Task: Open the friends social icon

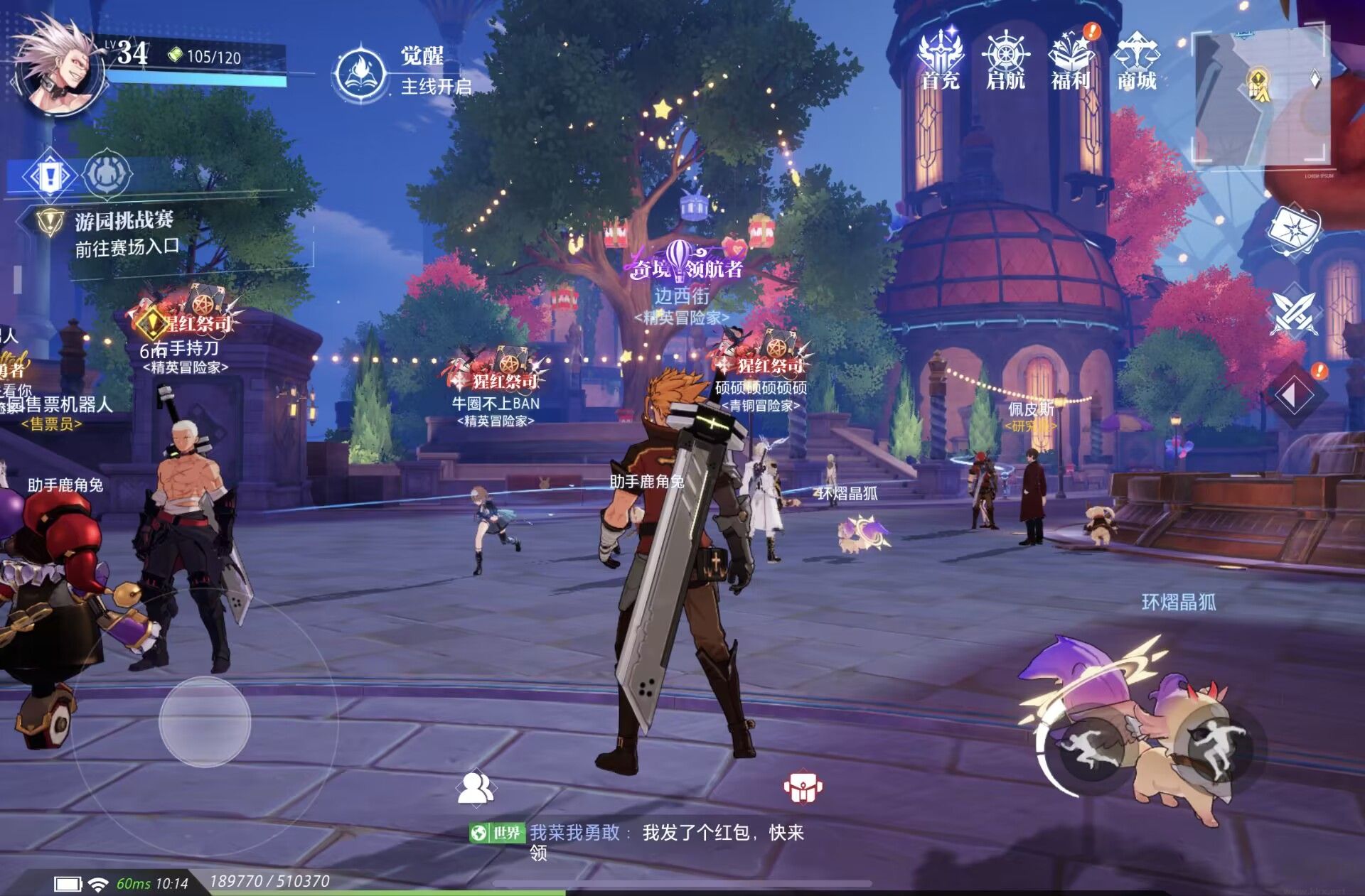Action: (476, 787)
